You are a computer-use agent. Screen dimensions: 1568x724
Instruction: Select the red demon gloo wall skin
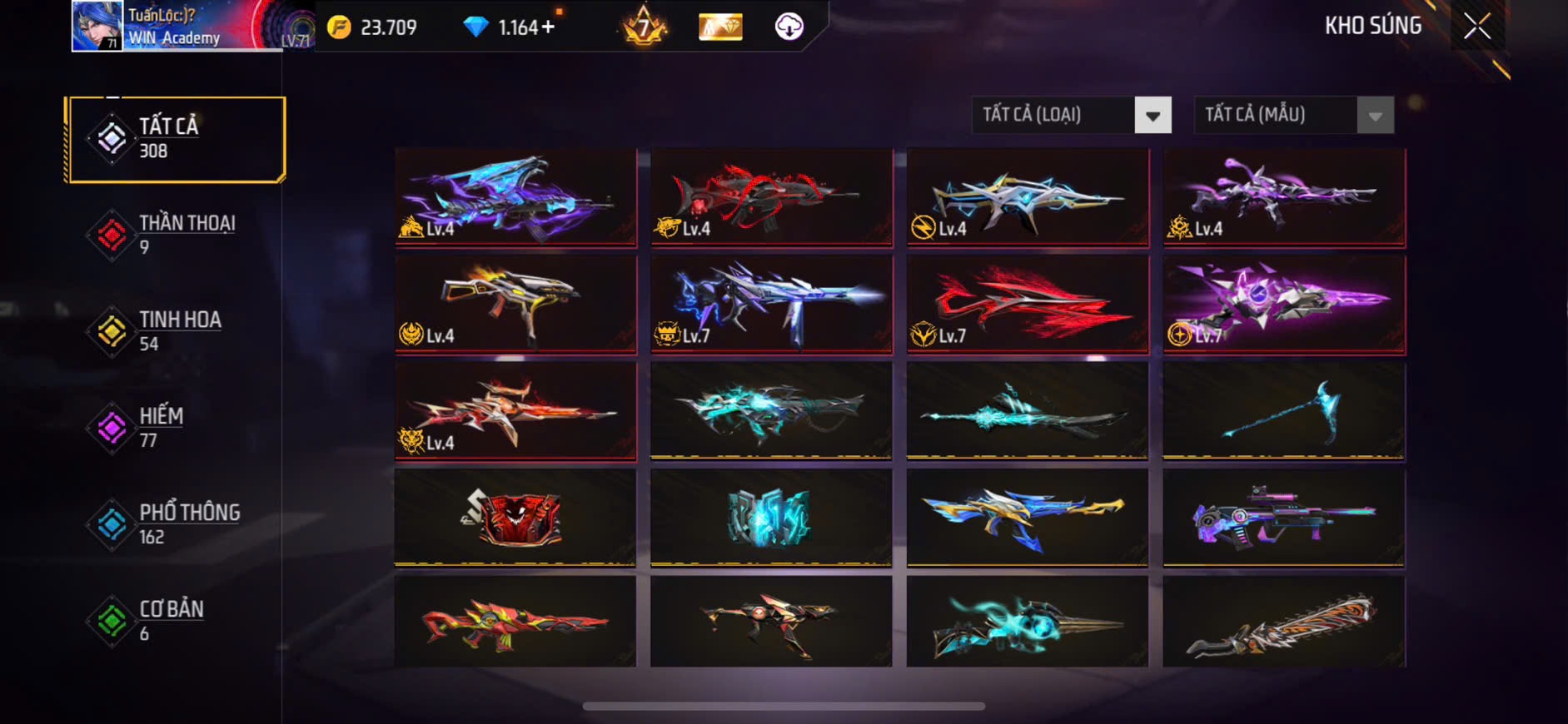[515, 517]
